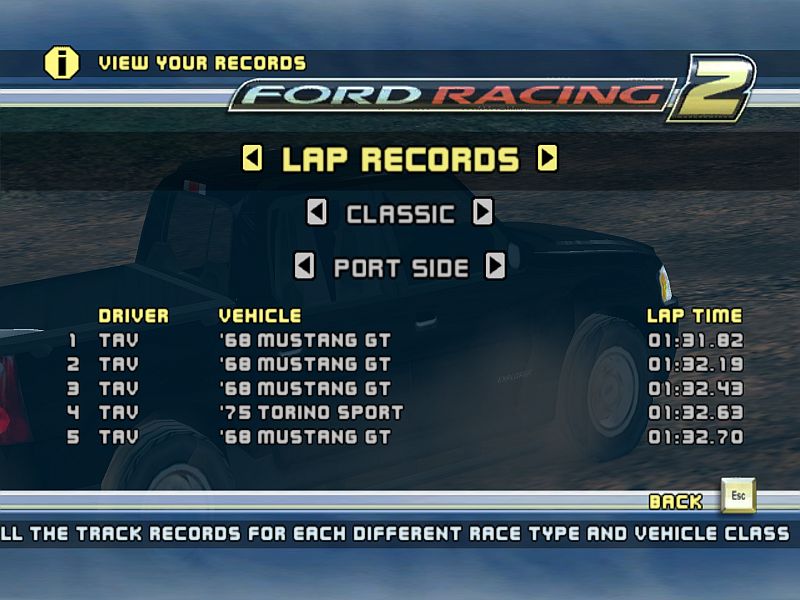Select the previous track before Port Side
The width and height of the screenshot is (800, 600).
point(304,266)
